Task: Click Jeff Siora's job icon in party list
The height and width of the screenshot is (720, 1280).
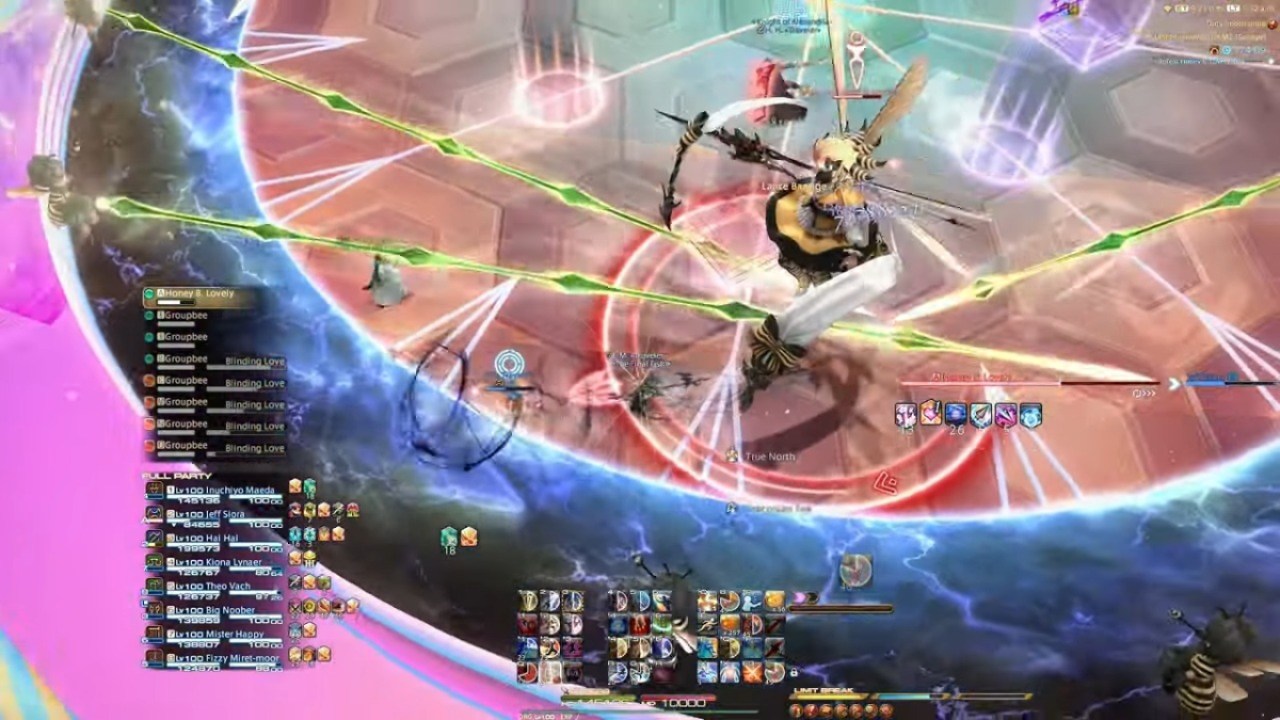Action: coord(172,513)
